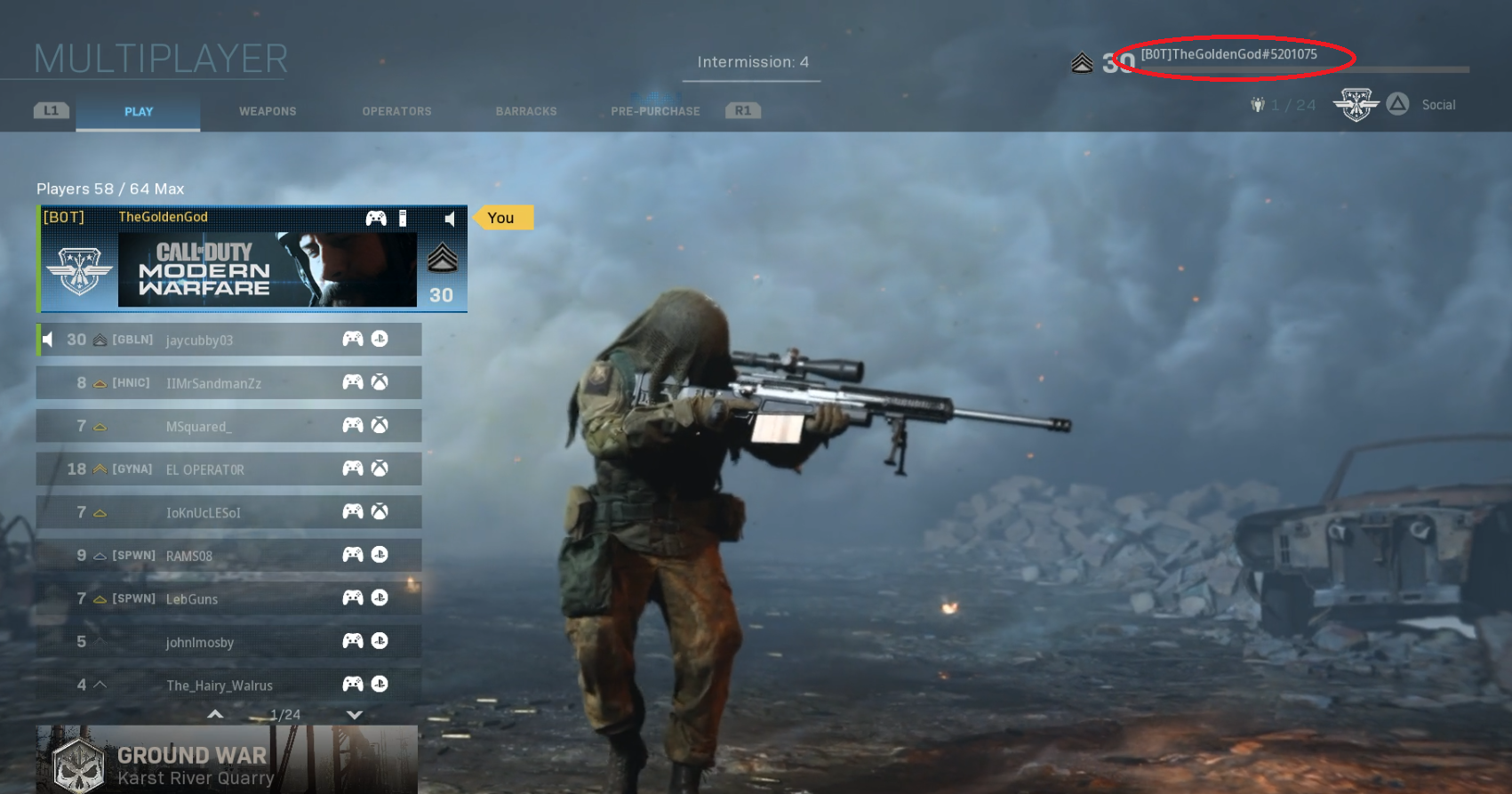Click the rank chevron icon beside level 30
This screenshot has width=1512, height=794.
coord(1081,62)
